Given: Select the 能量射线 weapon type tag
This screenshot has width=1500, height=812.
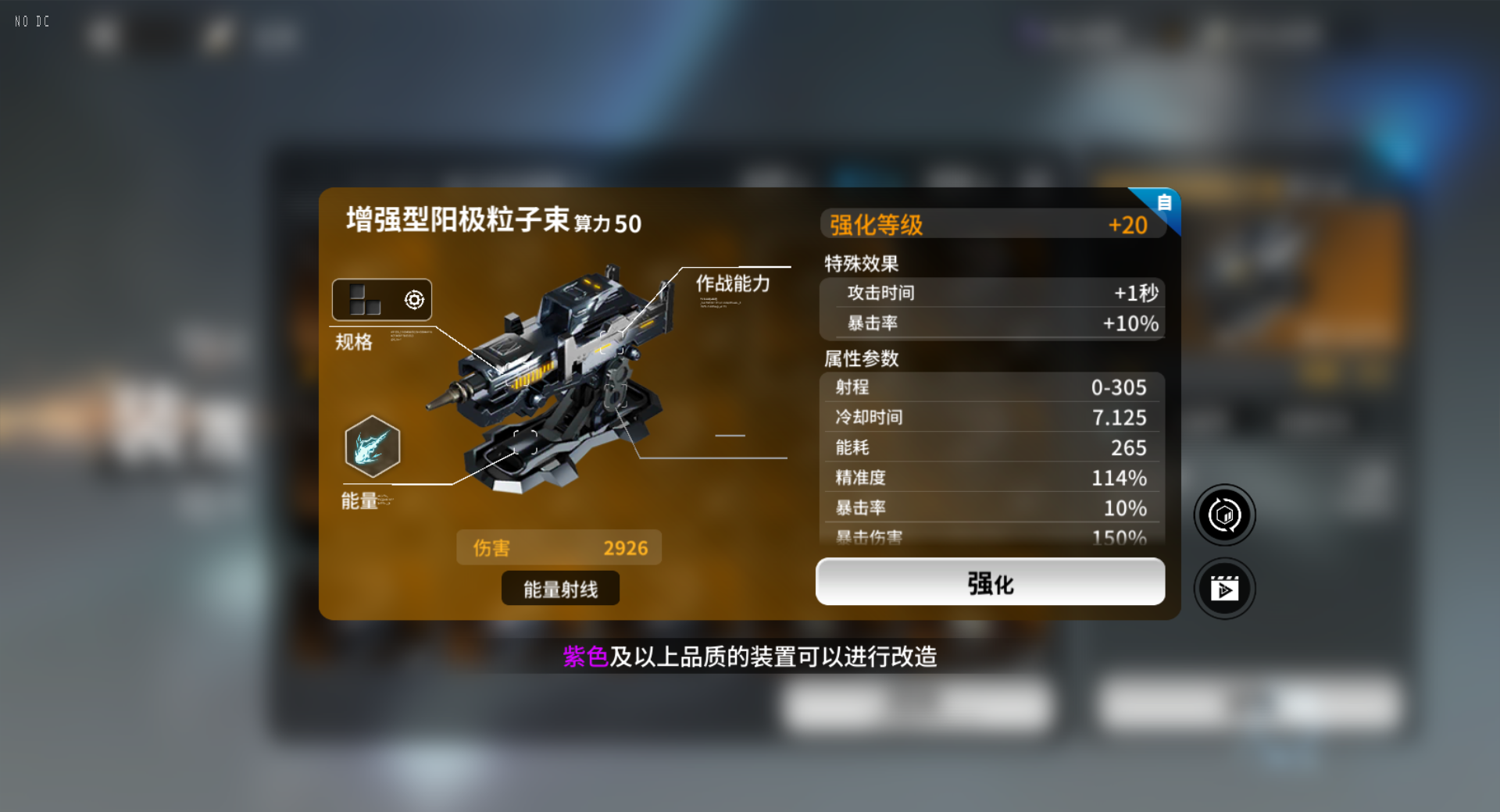Looking at the screenshot, I should 559,588.
